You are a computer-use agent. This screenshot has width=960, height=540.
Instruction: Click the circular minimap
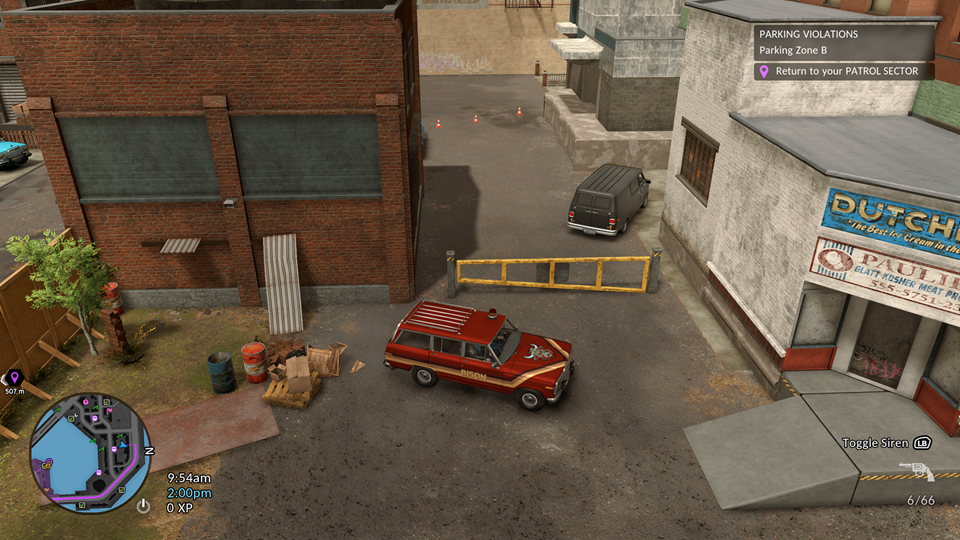coord(90,445)
